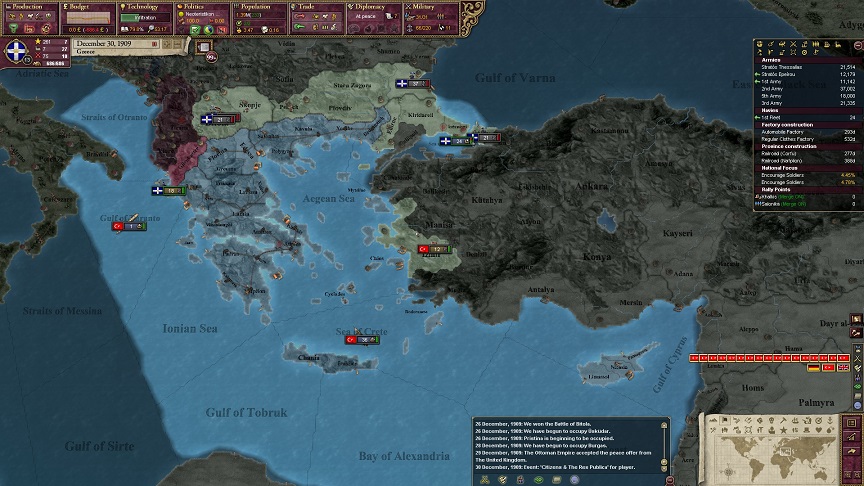Select the German flag under the war flags
Viewport: 864px width, 486px height.
(x=814, y=368)
